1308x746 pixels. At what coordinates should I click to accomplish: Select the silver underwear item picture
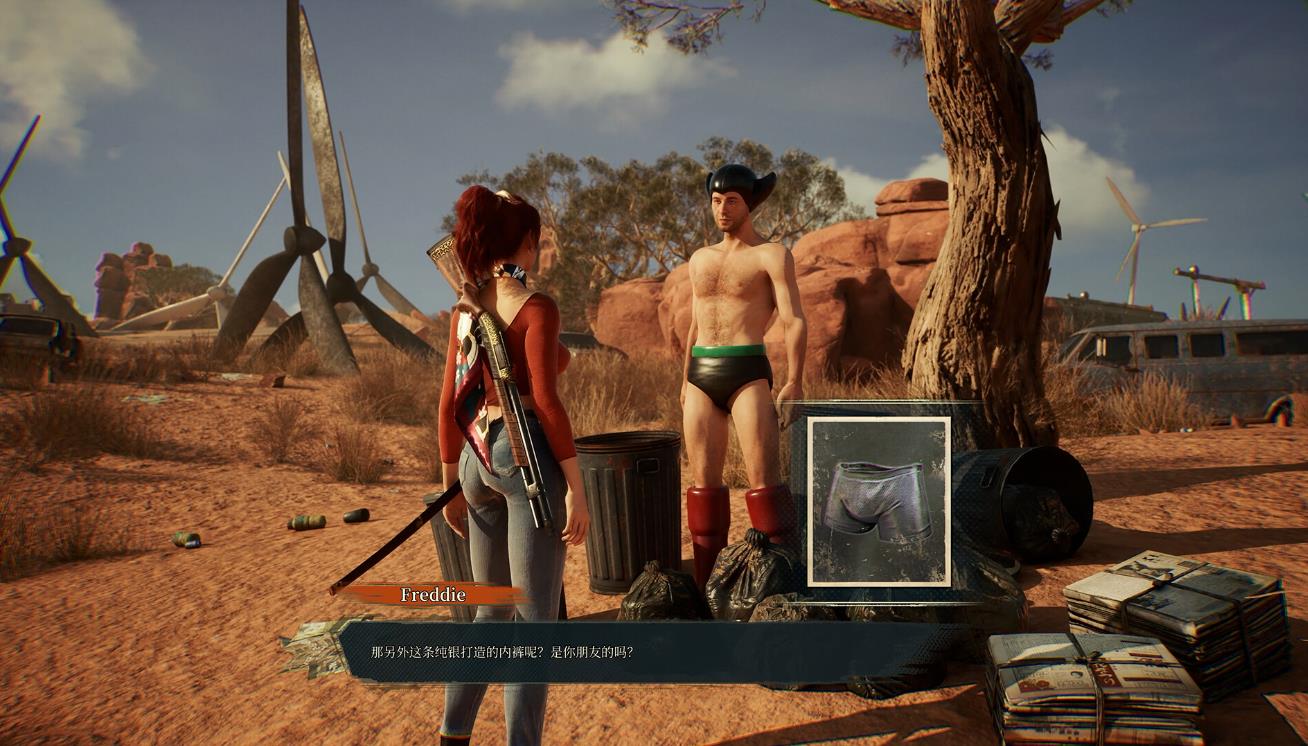[878, 501]
